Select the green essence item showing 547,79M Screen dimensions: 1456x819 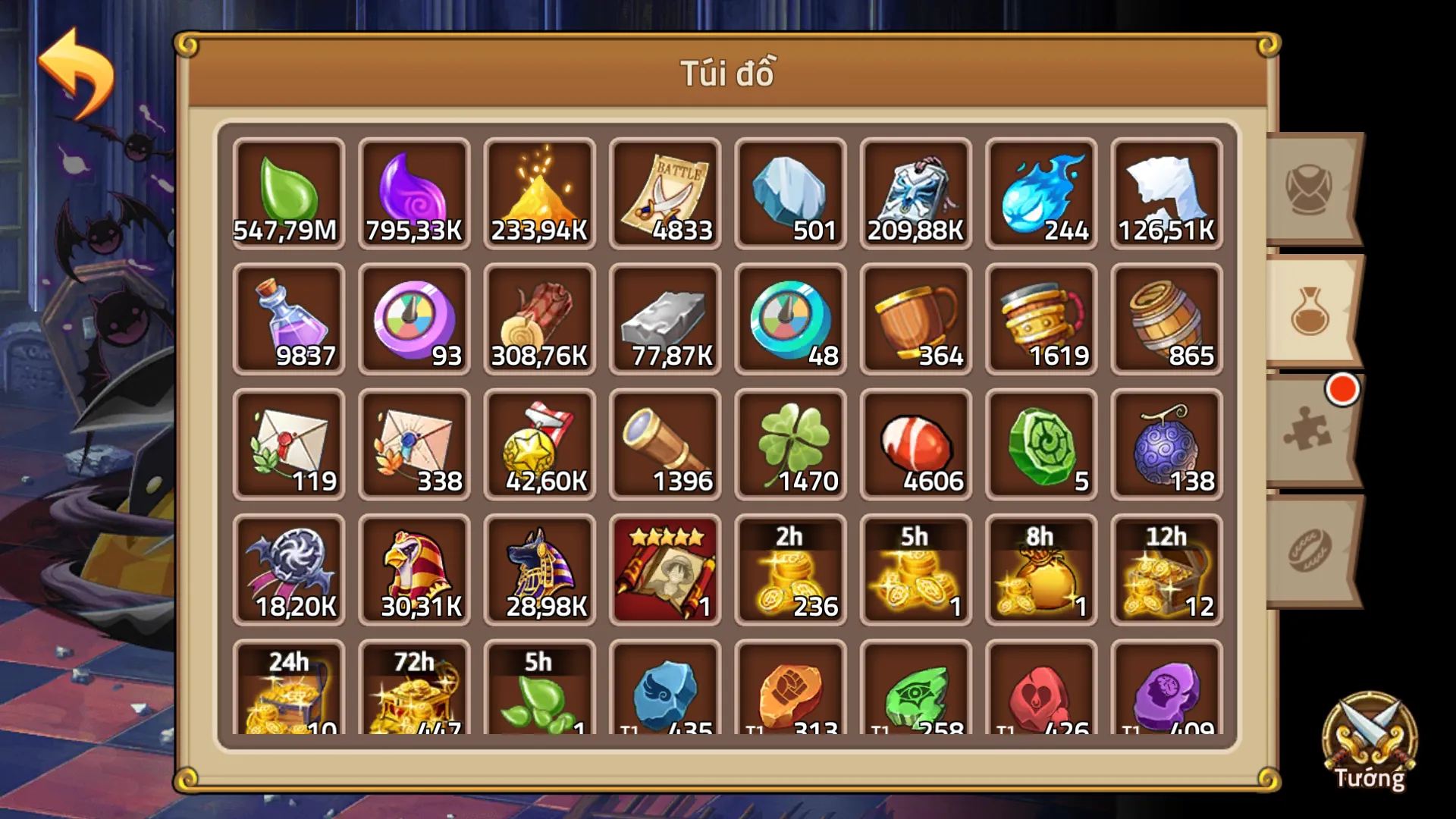tap(288, 193)
